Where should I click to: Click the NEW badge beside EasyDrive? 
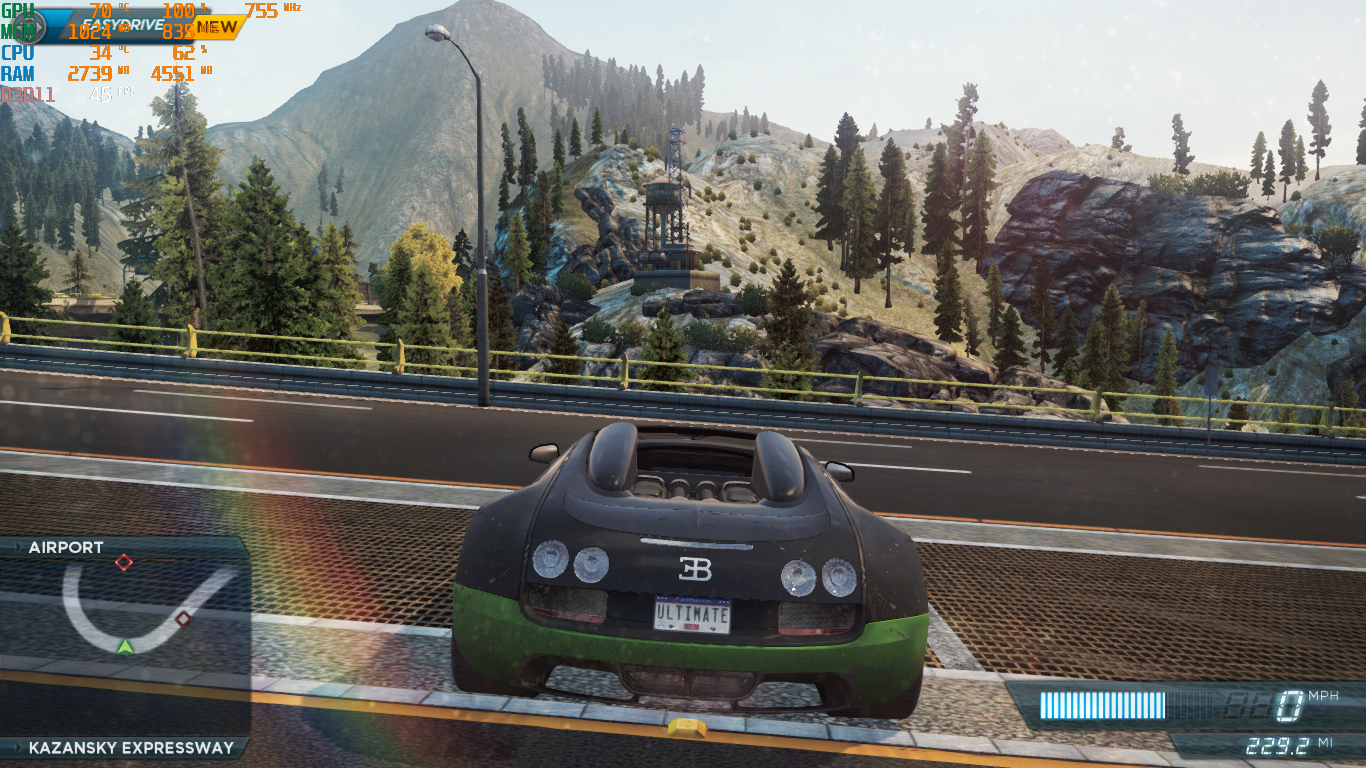(216, 26)
